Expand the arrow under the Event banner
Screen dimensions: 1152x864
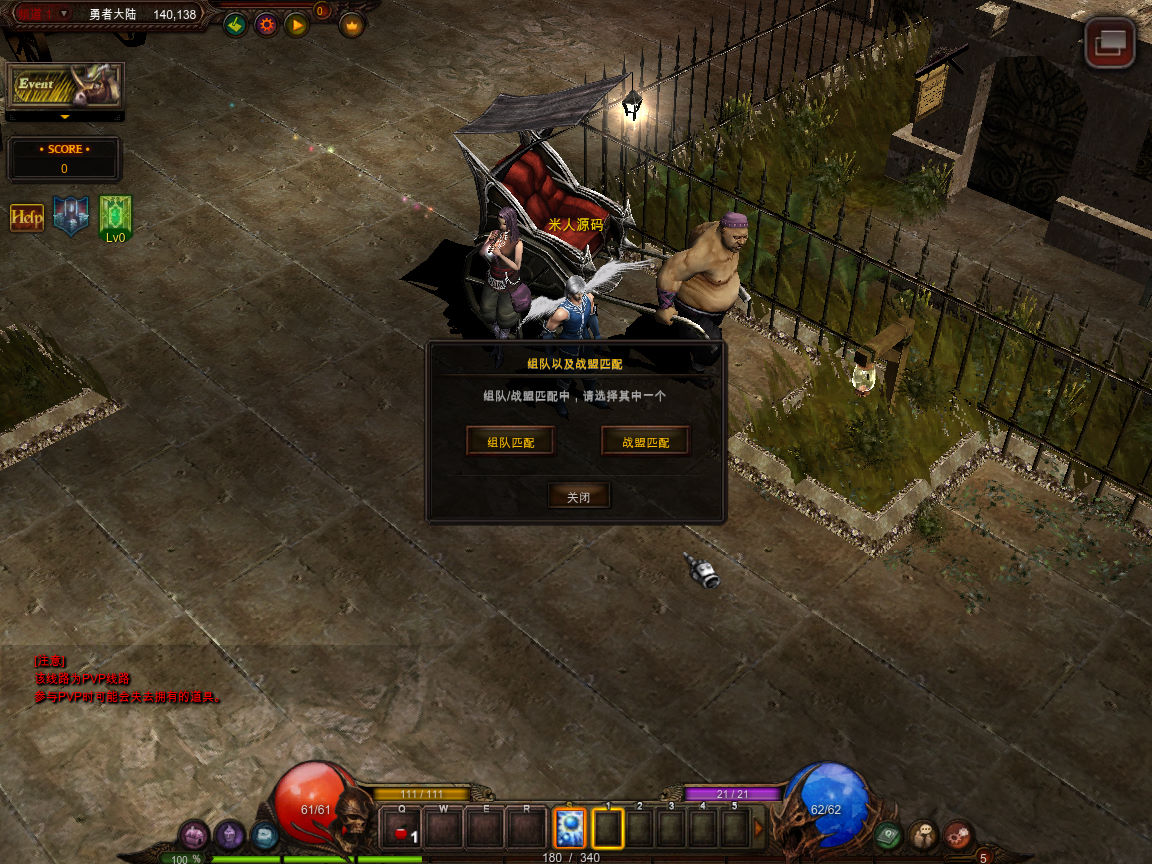pyautogui.click(x=65, y=117)
